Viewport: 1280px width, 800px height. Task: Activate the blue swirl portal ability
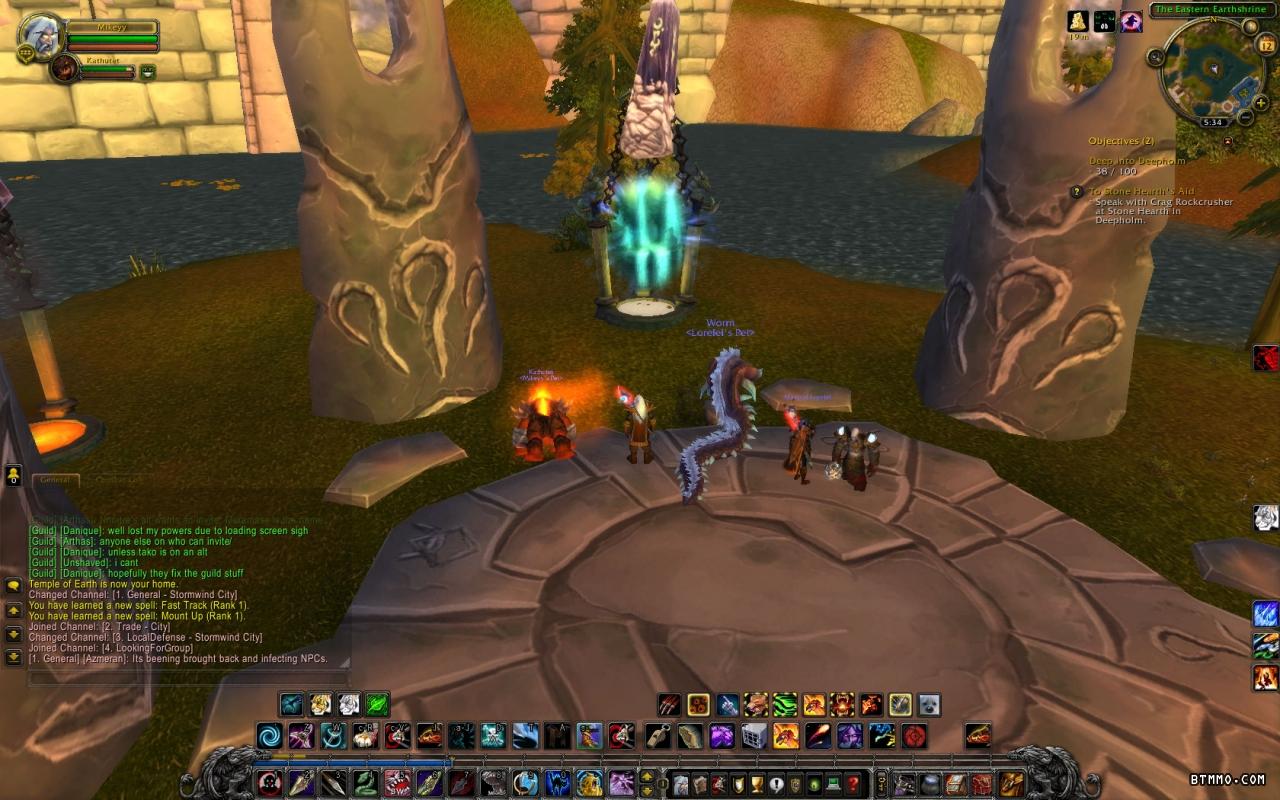[269, 737]
